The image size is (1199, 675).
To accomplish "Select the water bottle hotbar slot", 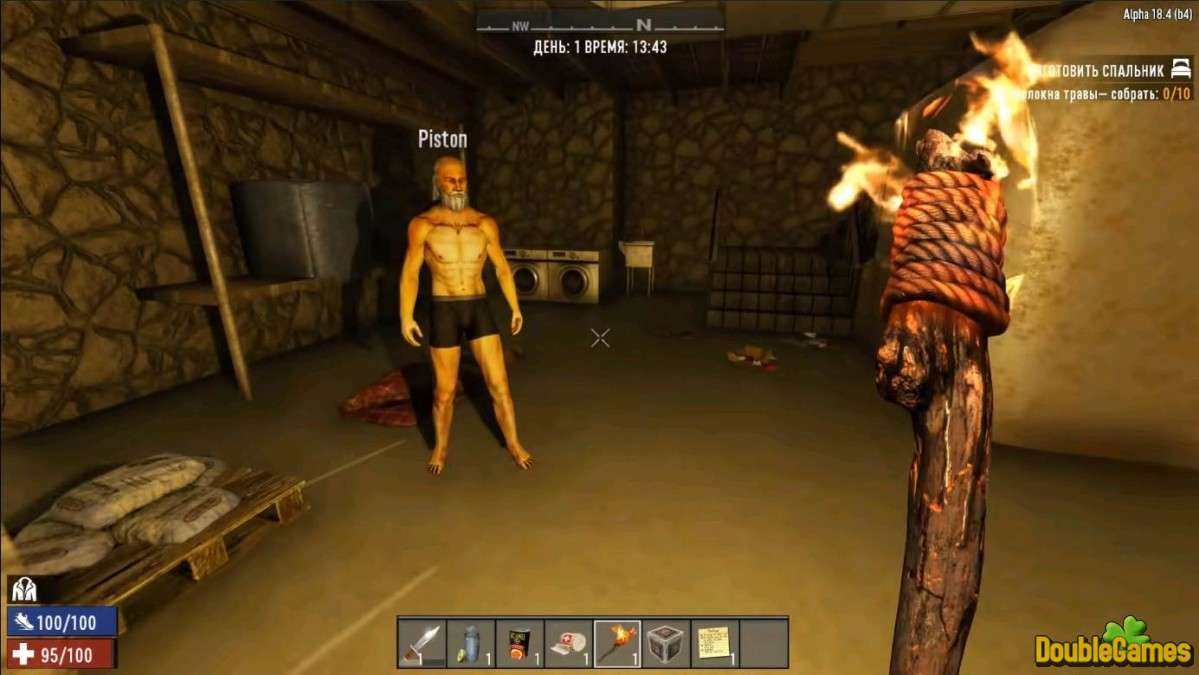I will [470, 643].
